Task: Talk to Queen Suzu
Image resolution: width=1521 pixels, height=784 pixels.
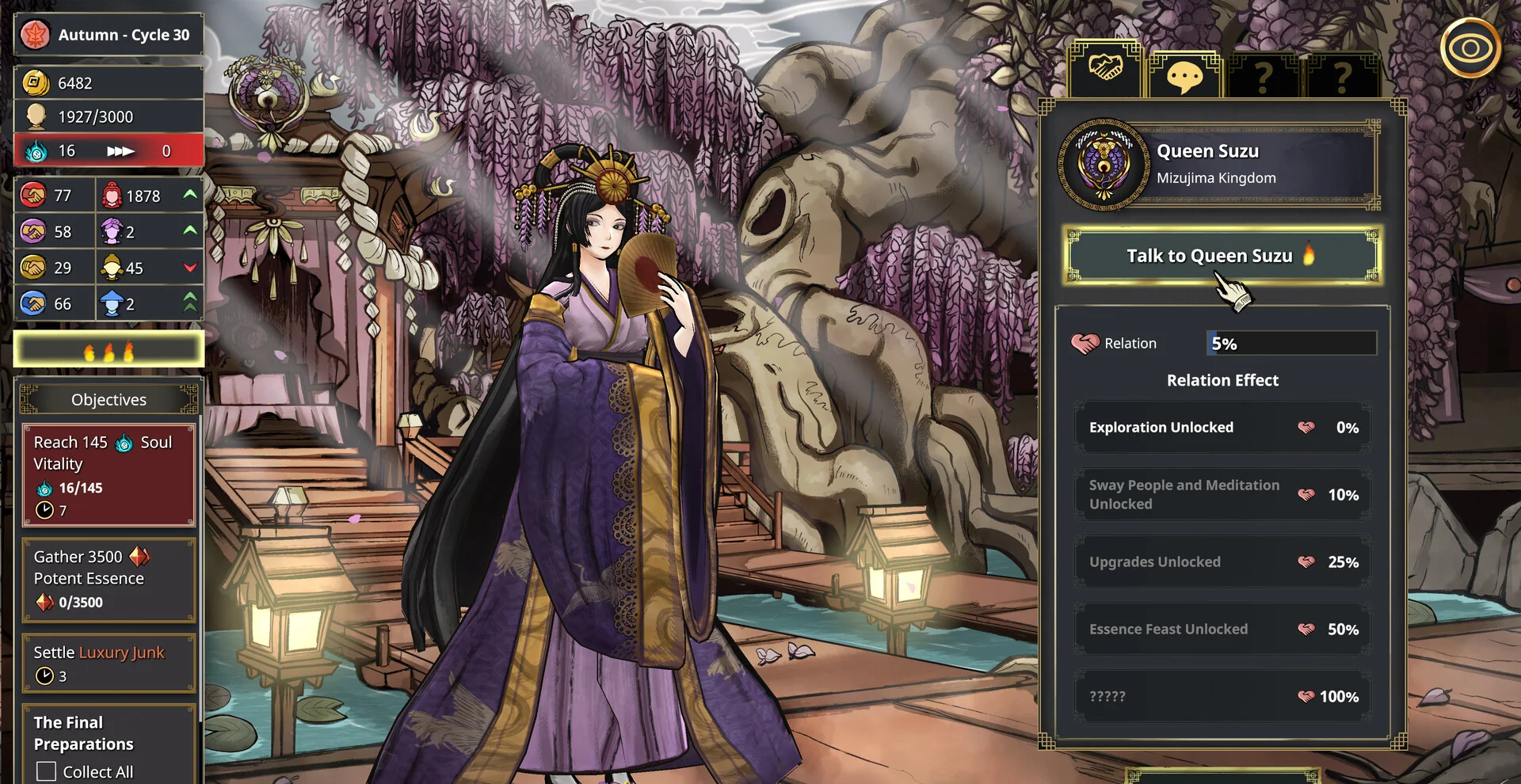Action: [x=1221, y=256]
